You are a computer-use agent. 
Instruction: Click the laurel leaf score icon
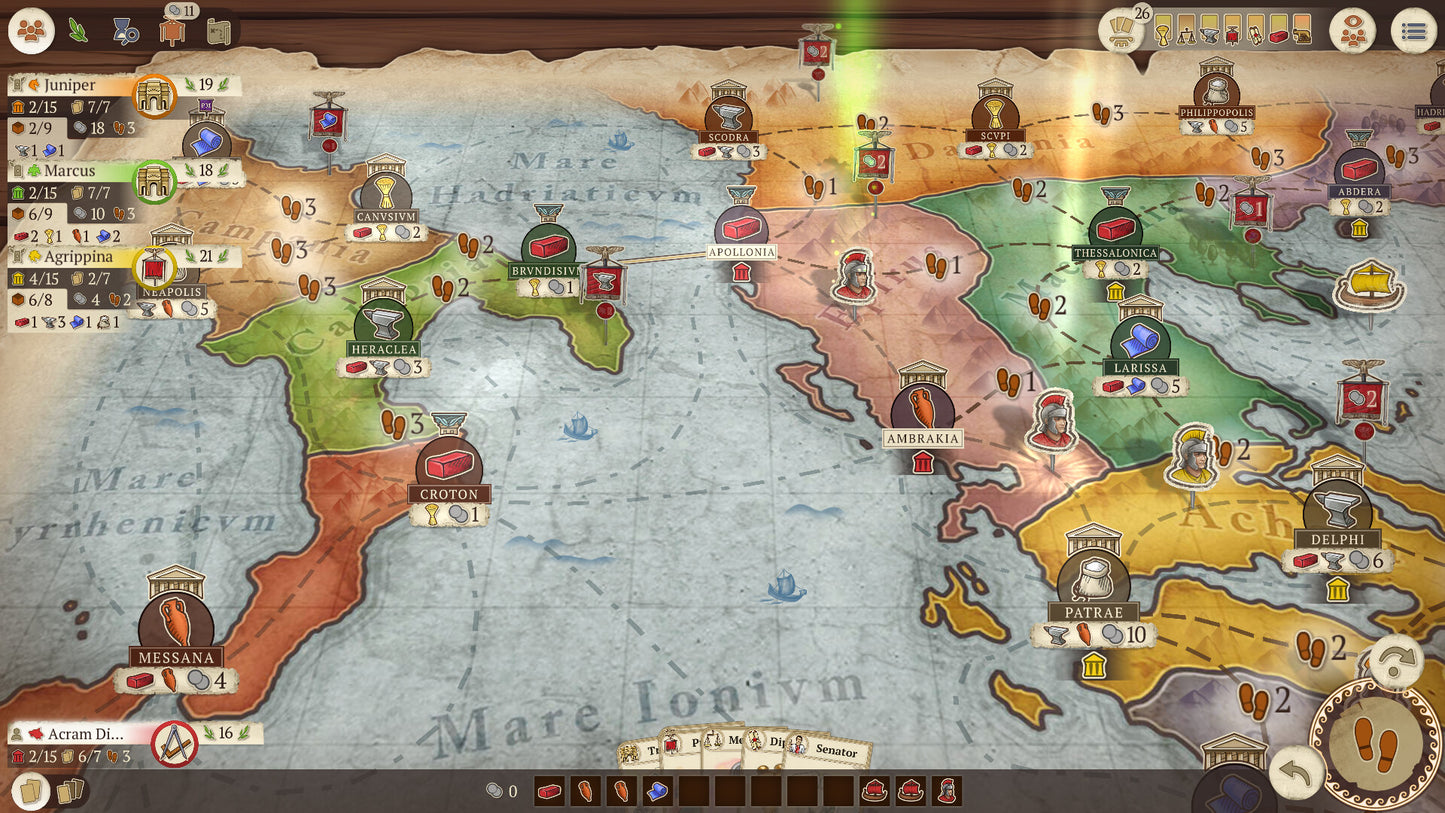(x=77, y=30)
